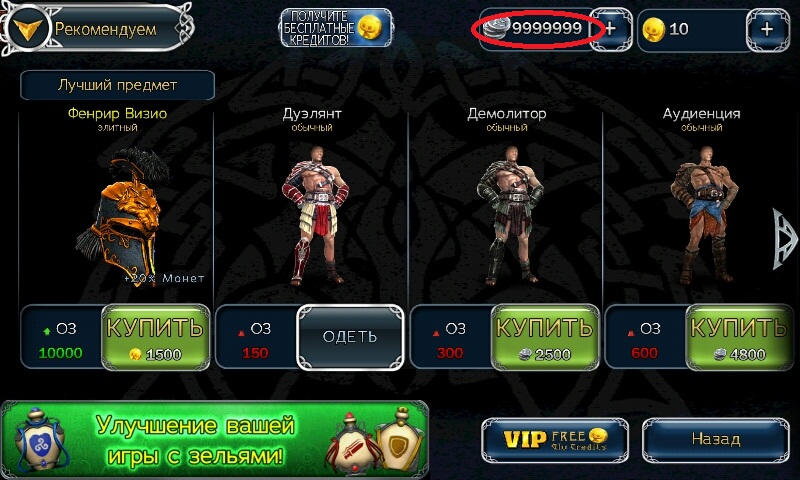Select the Фенрир Визио helmet item
Screen dimensions: 800x480
pyautogui.click(x=117, y=215)
